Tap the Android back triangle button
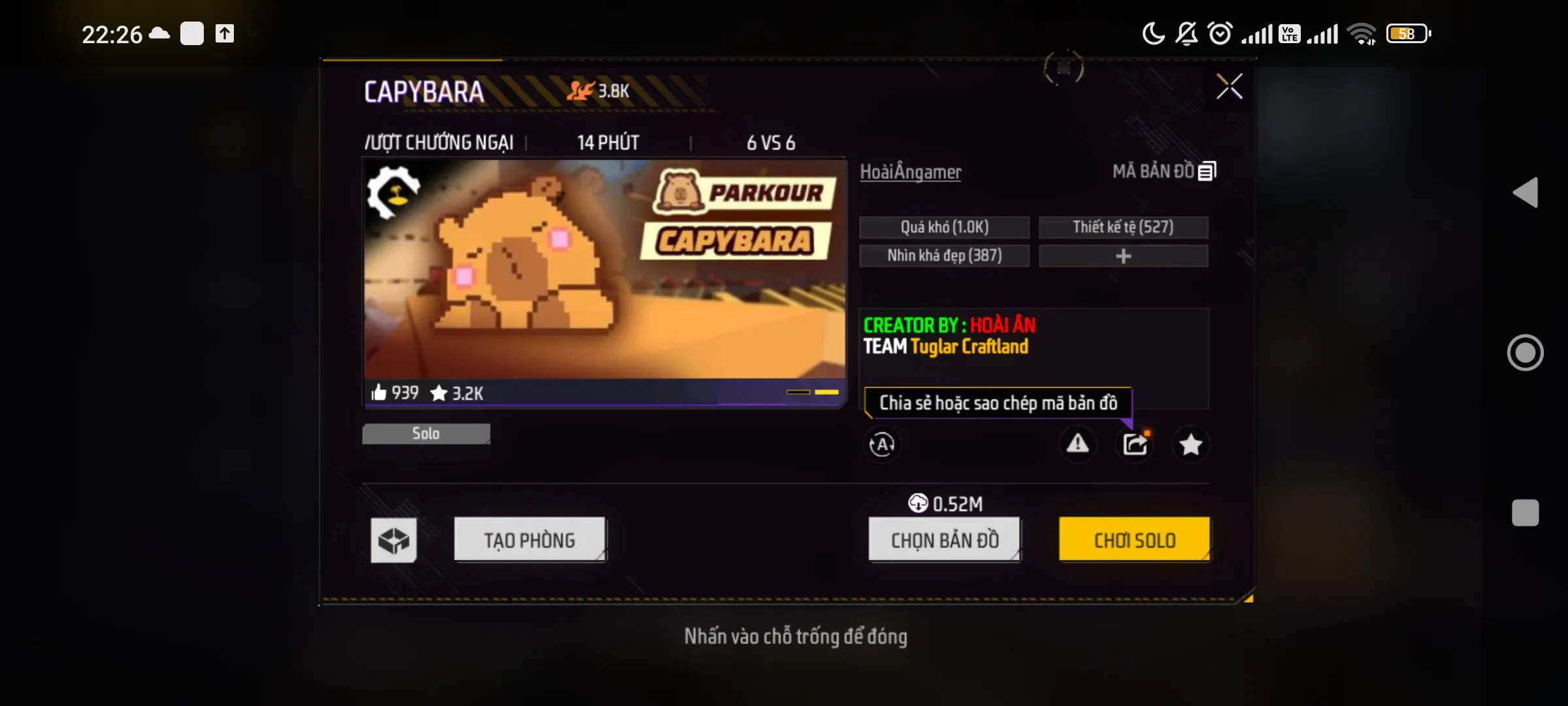1568x706 pixels. point(1526,193)
